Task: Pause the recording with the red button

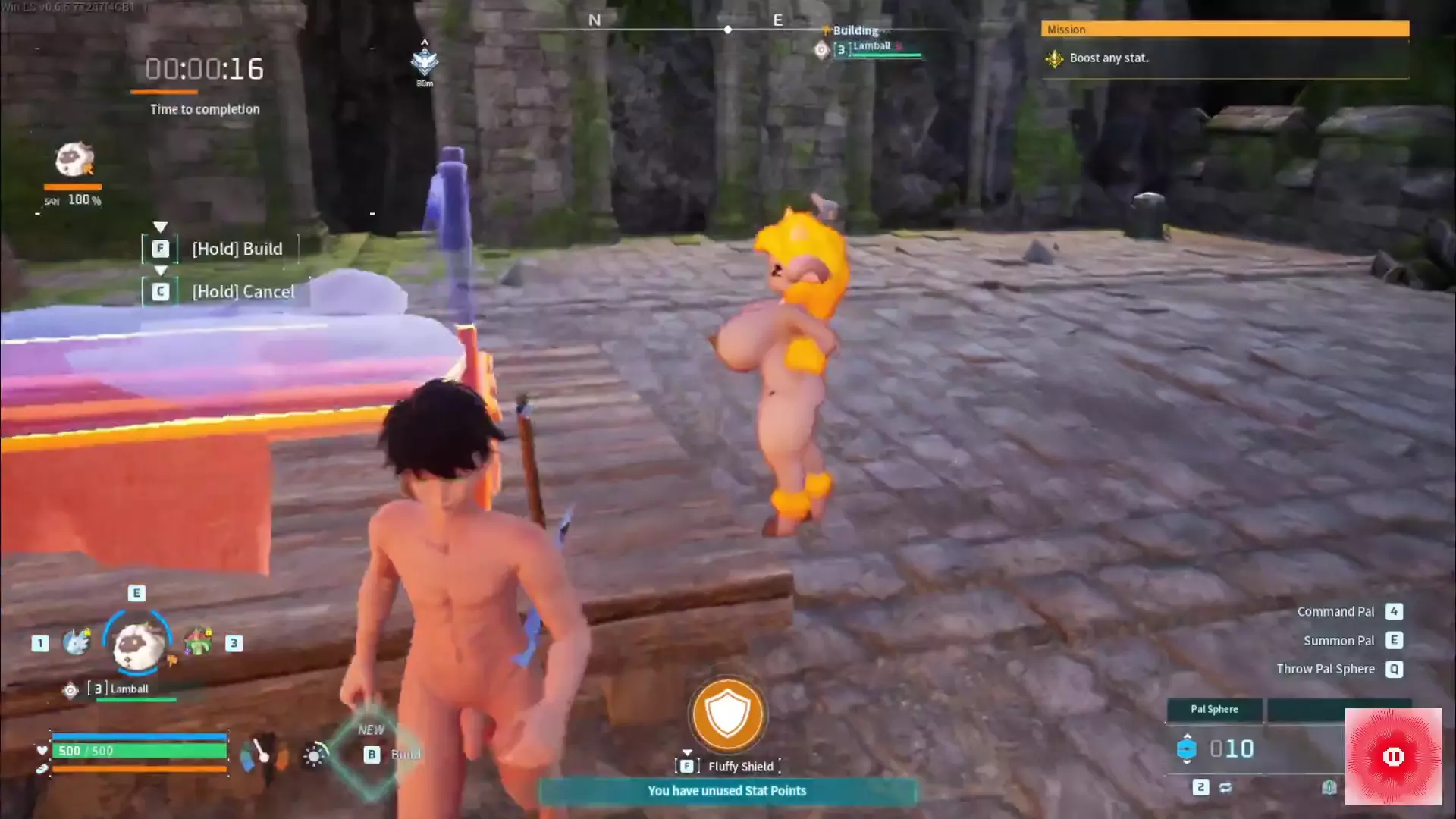Action: [1393, 756]
